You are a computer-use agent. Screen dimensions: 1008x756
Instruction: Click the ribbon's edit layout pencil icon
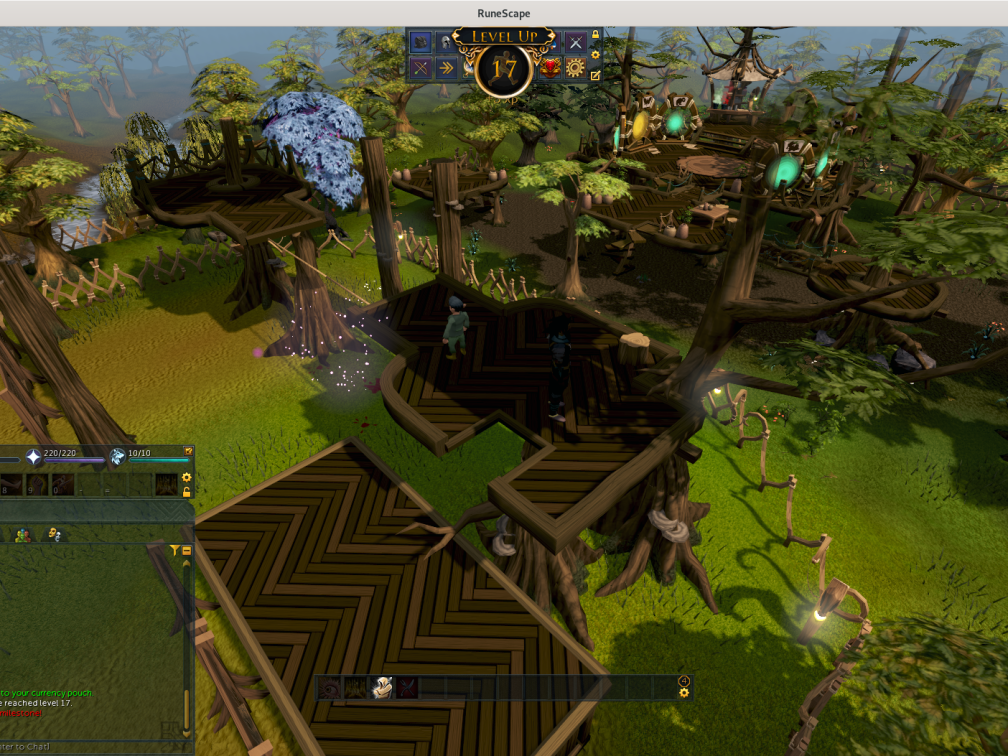(596, 75)
